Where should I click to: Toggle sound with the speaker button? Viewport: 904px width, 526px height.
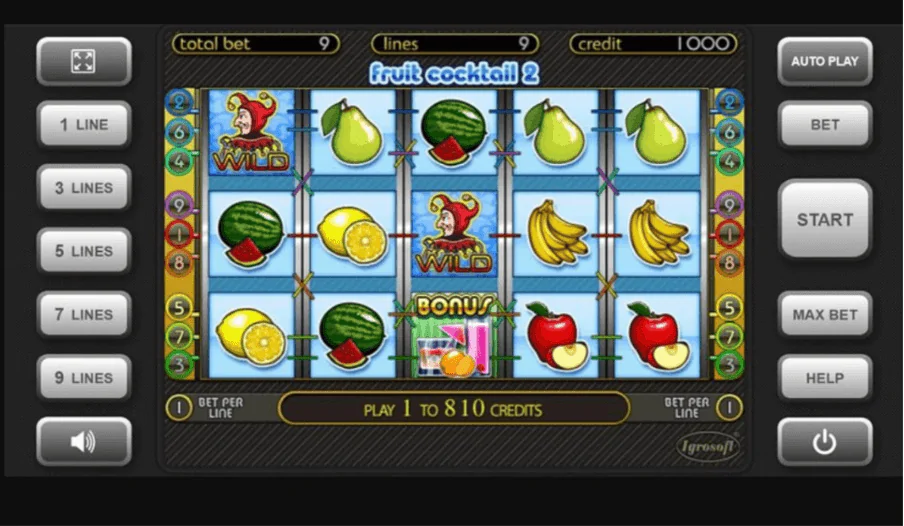tap(84, 441)
